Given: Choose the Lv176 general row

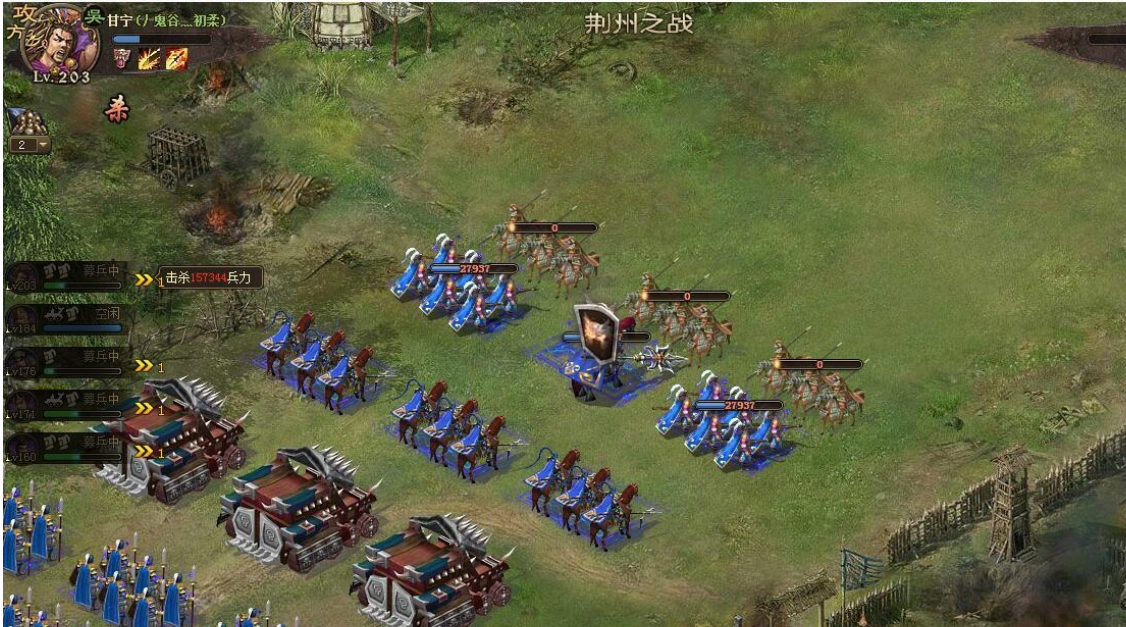Looking at the screenshot, I should tap(66, 362).
